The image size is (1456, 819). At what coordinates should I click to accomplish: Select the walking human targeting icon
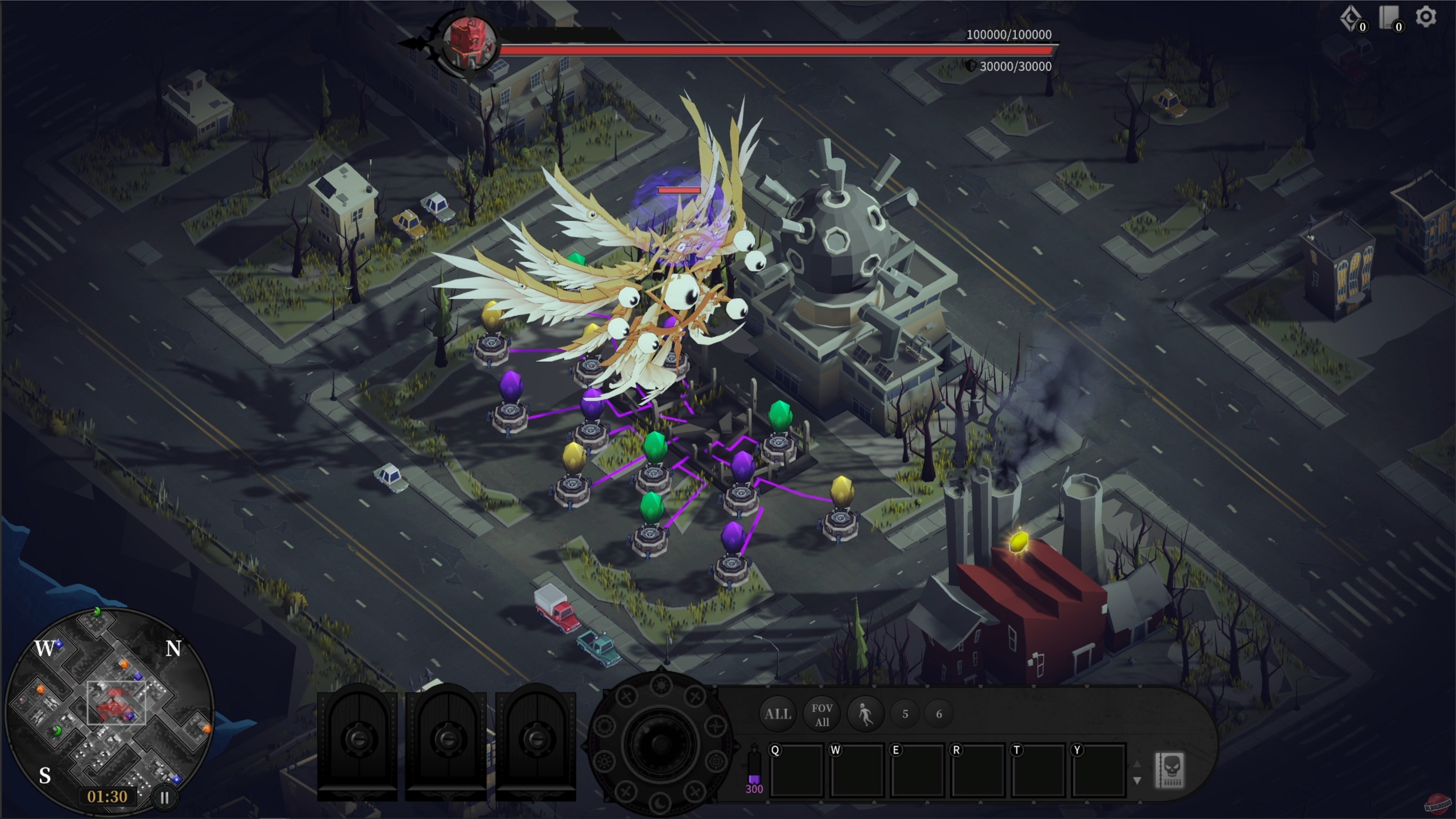(865, 714)
